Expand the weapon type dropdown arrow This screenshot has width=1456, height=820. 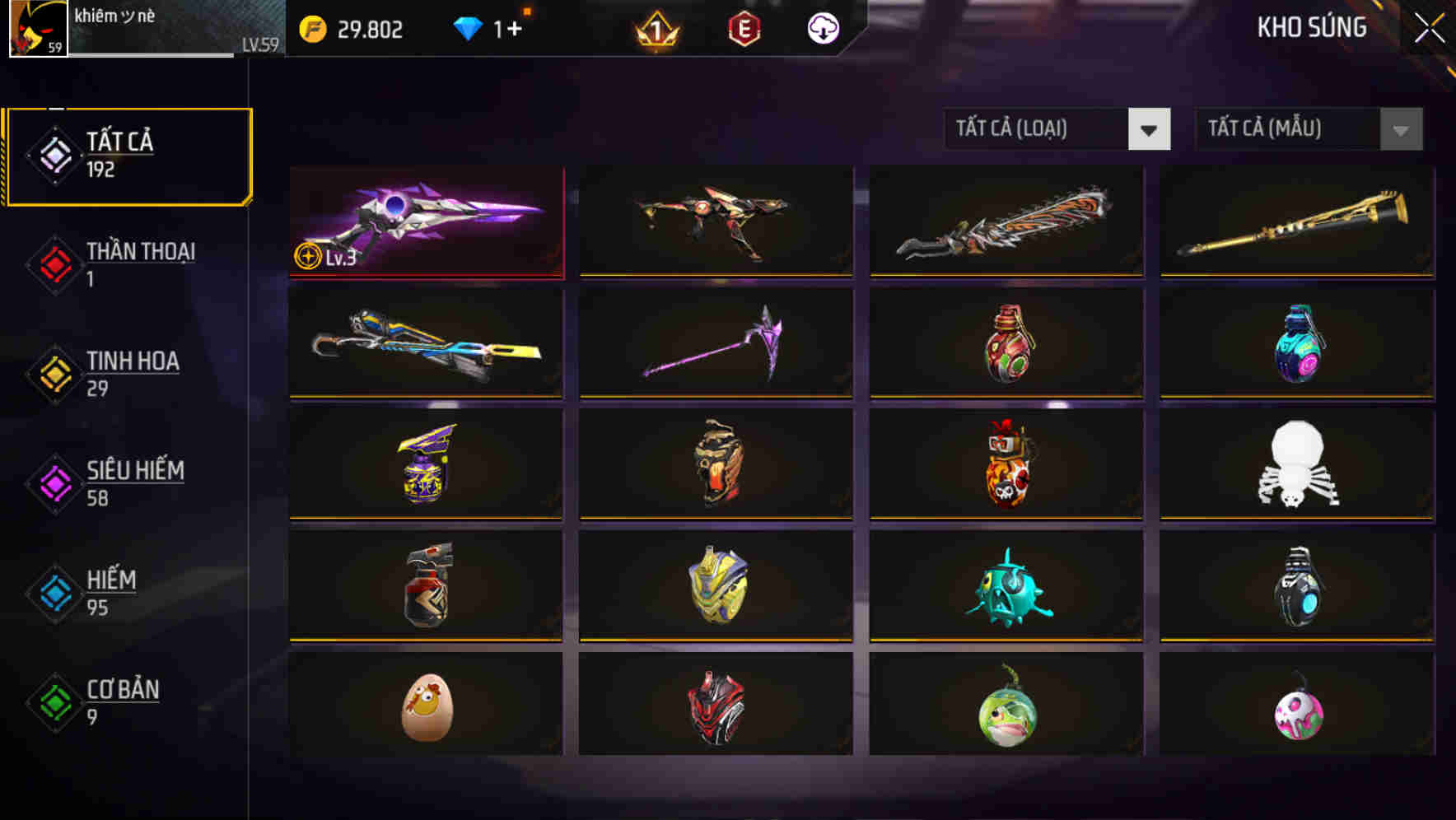coord(1150,129)
